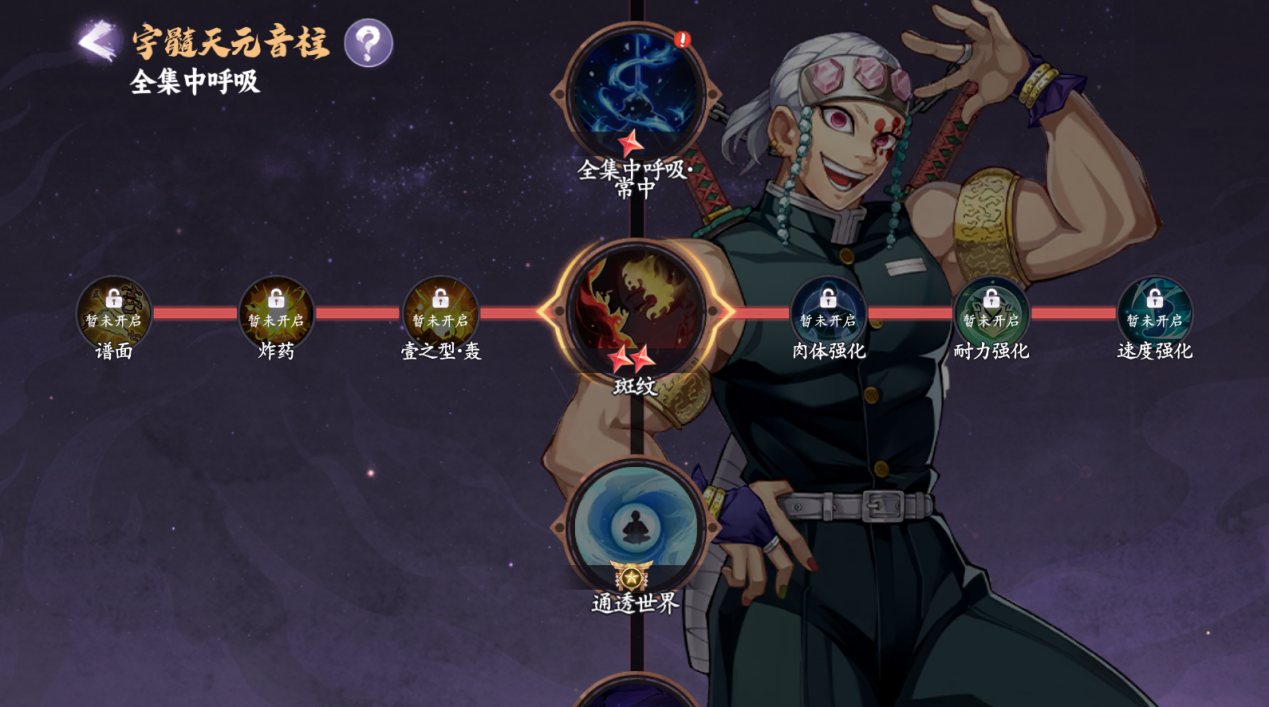The height and width of the screenshot is (707, 1269).
Task: Choose the locked 耐力强化 node
Action: [x=991, y=313]
